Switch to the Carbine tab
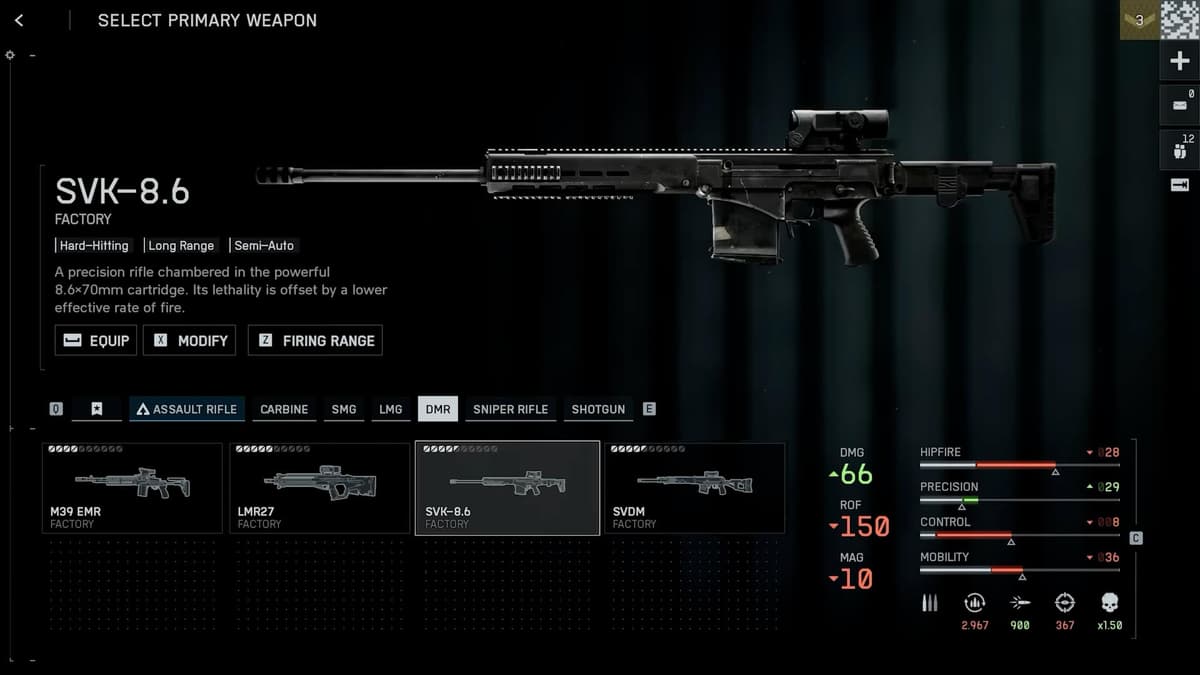 tap(284, 409)
